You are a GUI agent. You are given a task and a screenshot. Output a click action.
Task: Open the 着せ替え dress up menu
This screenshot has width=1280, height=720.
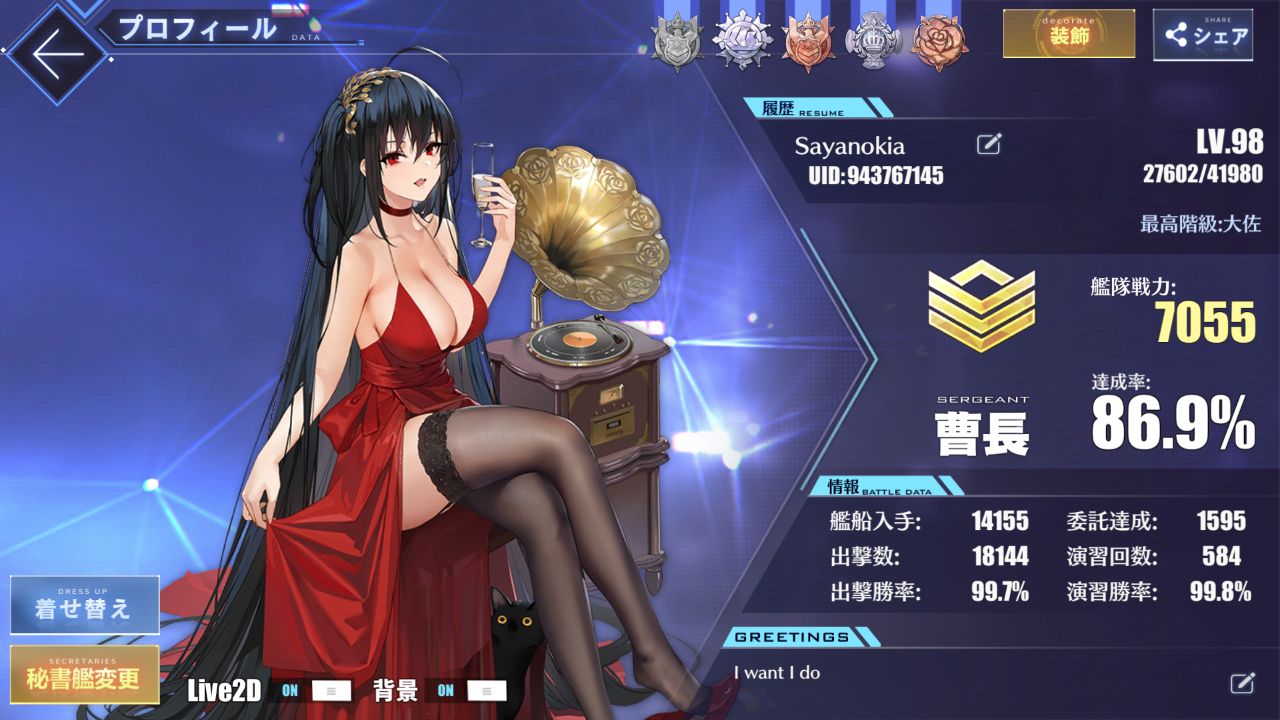[x=85, y=606]
